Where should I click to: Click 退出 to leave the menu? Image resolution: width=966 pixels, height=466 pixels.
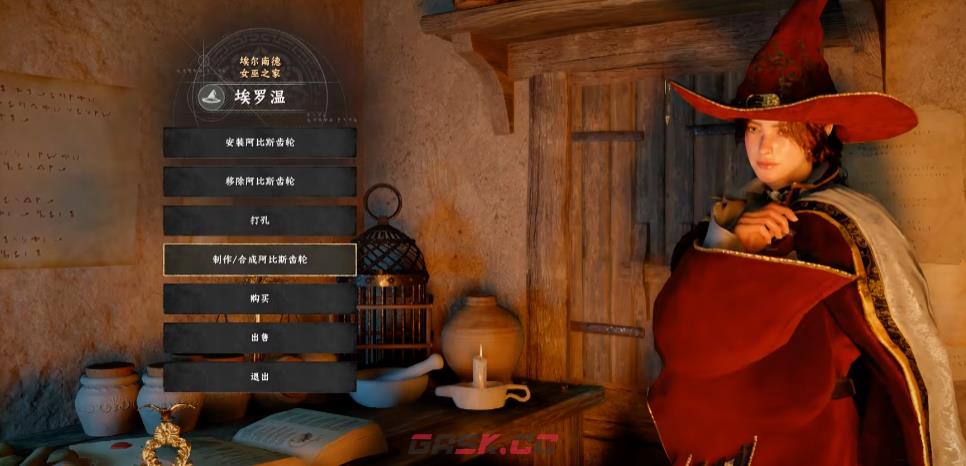tap(260, 376)
